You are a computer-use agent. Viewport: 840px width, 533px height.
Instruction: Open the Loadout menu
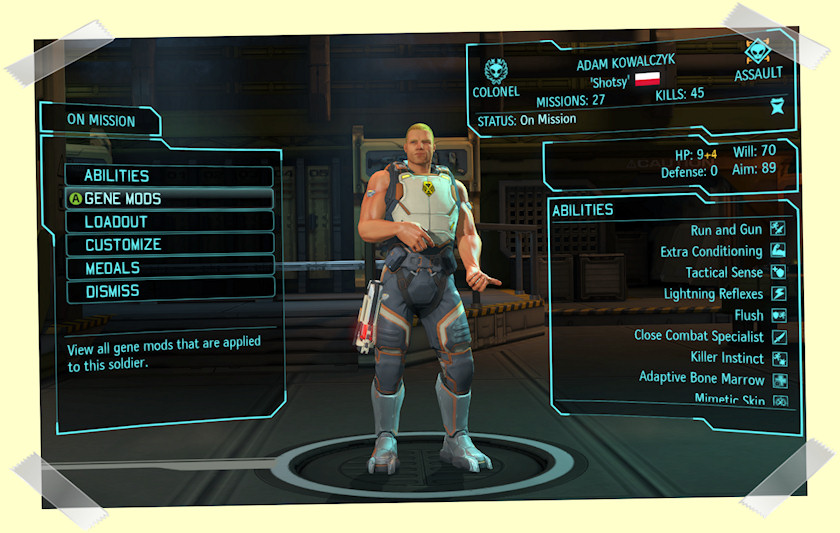[168, 222]
